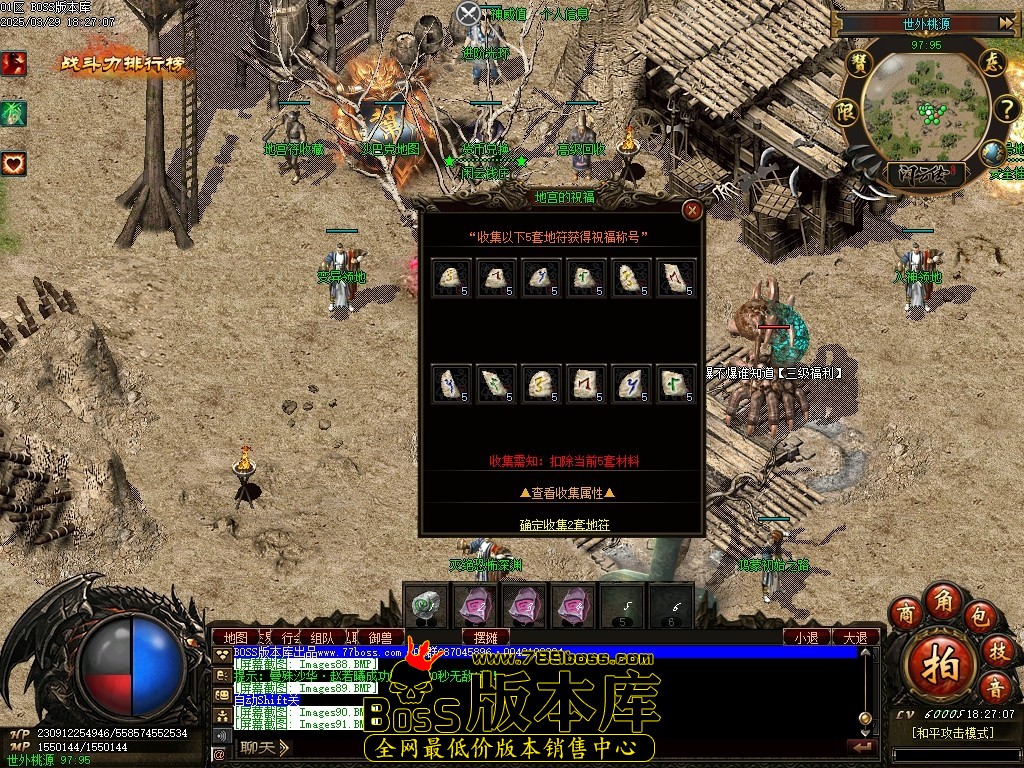The image size is (1024, 768).
Task: Click the 查看收集属性 link
Action: point(566,492)
